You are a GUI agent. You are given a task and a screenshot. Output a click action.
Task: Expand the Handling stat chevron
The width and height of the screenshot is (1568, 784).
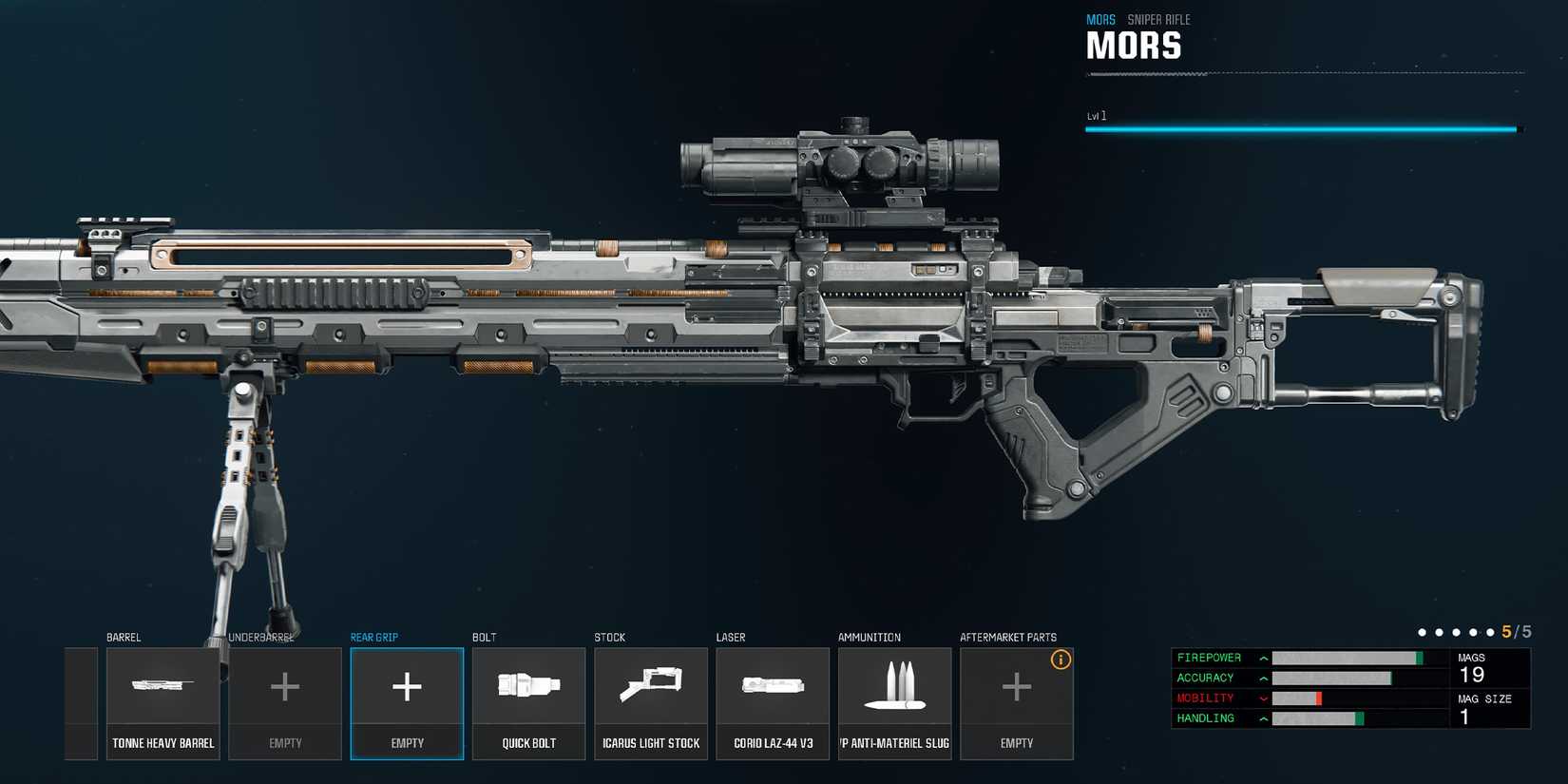point(1262,718)
